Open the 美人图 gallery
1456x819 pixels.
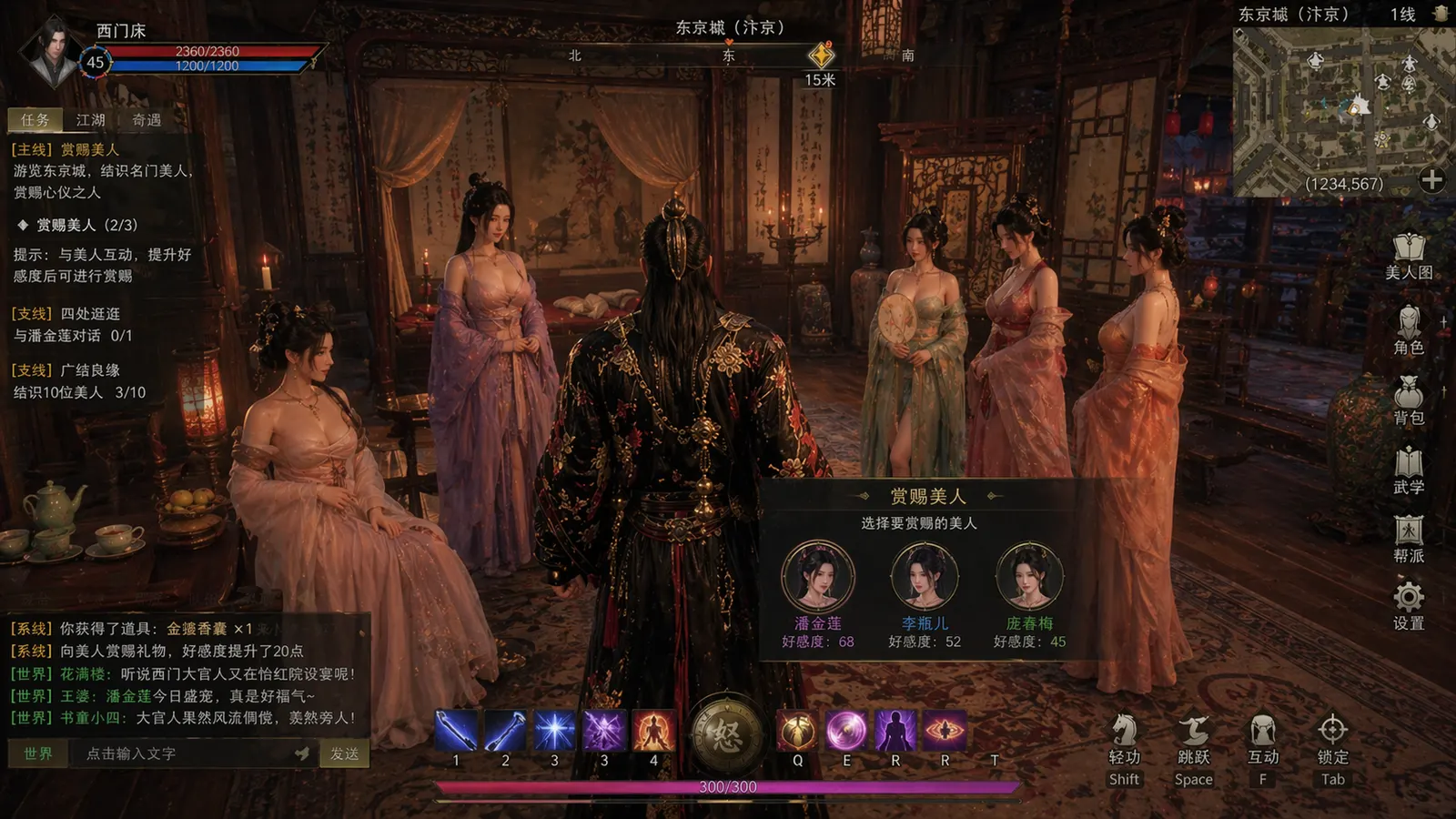(1408, 256)
